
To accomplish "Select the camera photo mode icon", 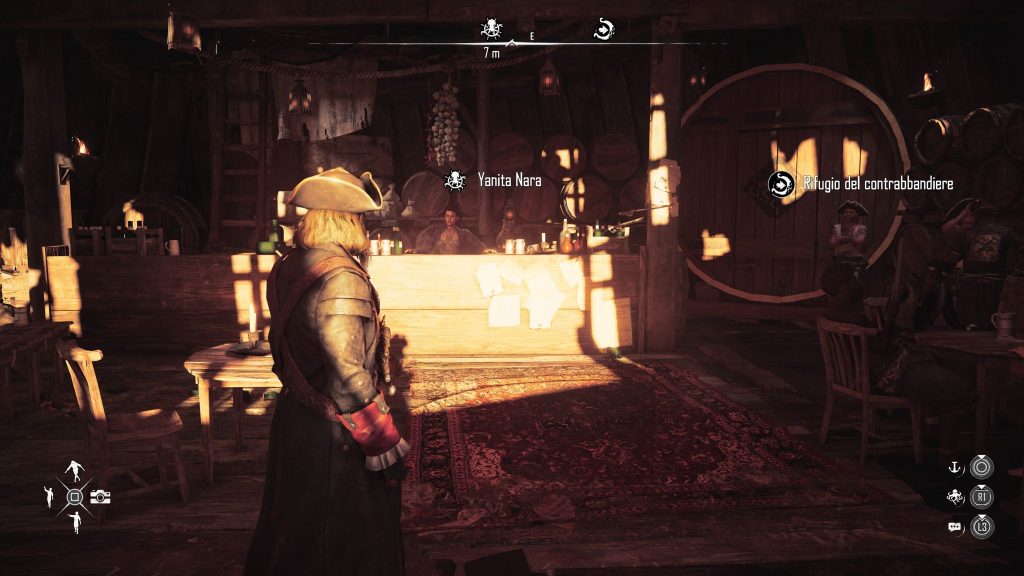I will tap(100, 497).
